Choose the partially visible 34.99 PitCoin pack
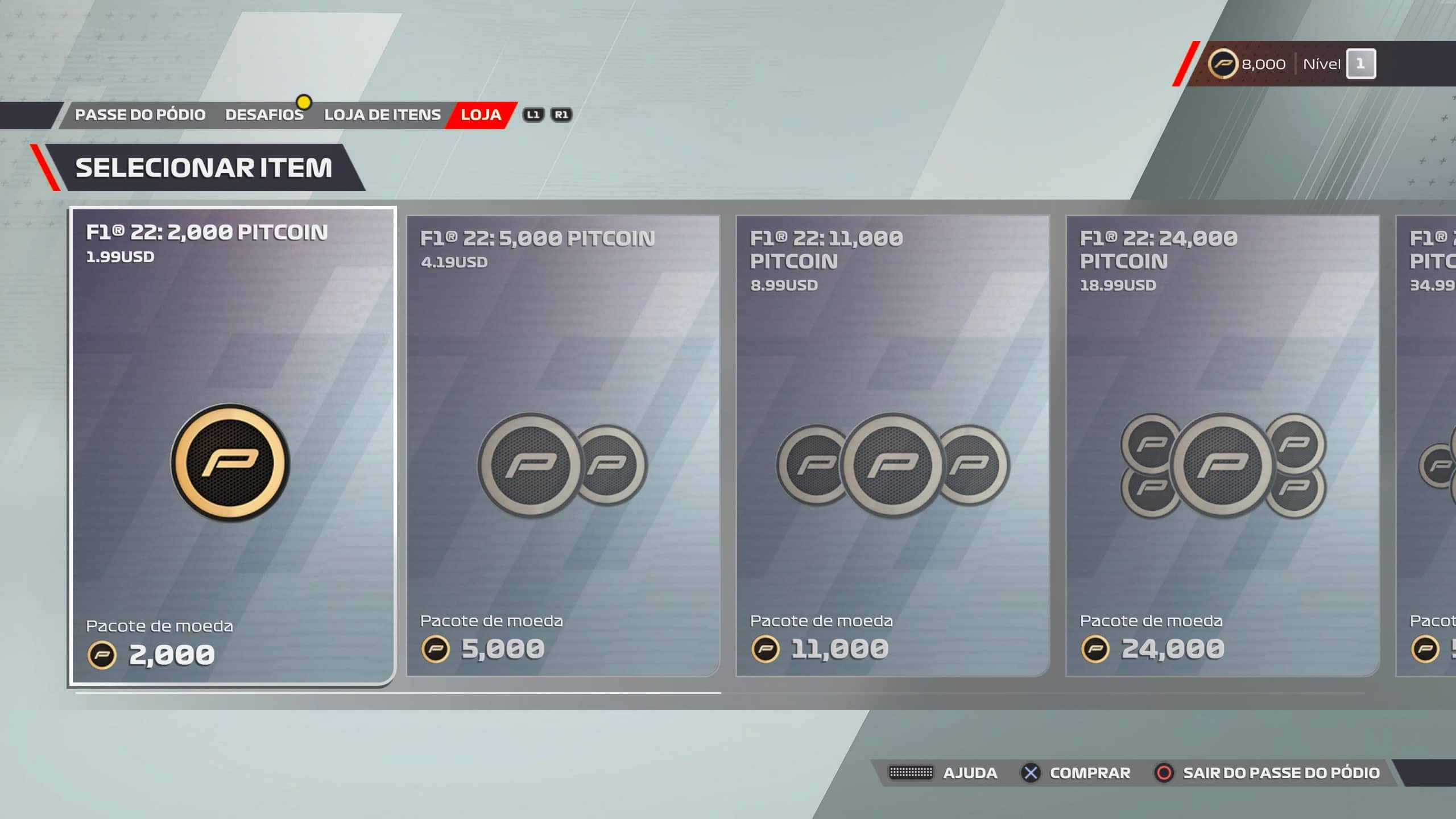This screenshot has height=819, width=1456. pyautogui.click(x=1429, y=446)
